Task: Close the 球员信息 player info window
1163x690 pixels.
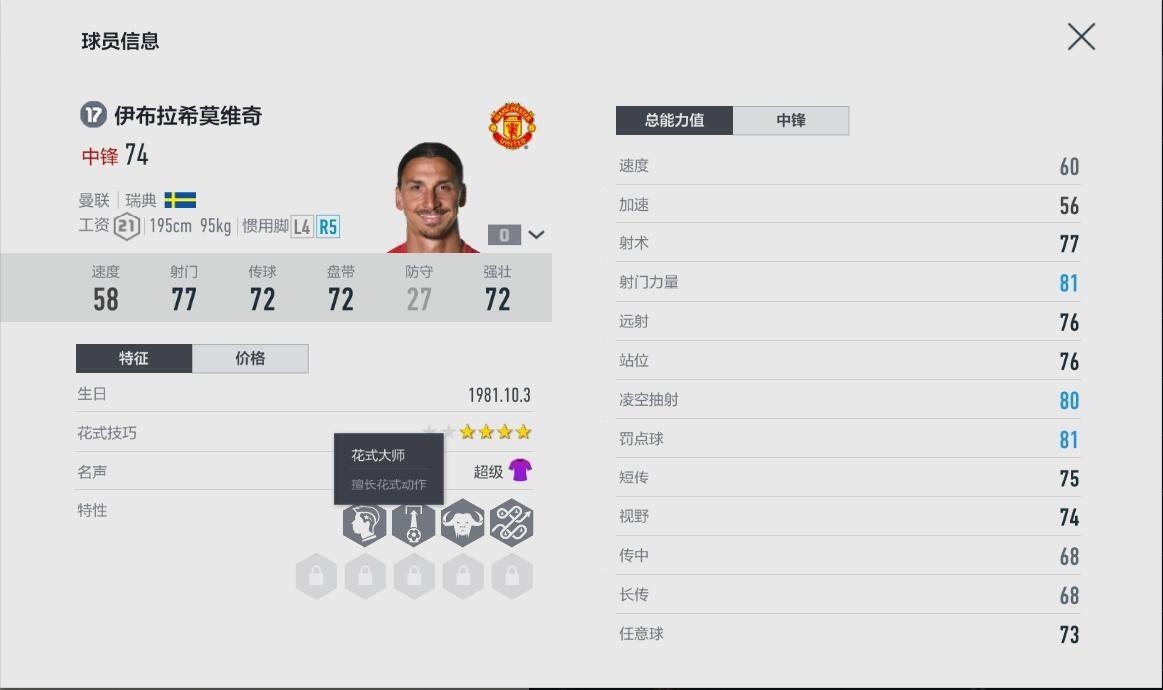Action: pyautogui.click(x=1081, y=38)
